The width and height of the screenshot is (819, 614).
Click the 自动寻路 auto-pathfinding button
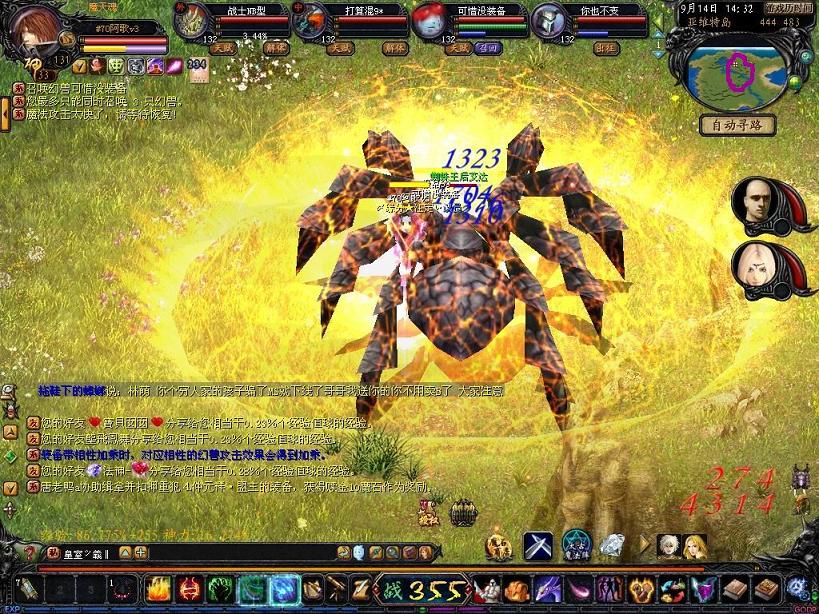tap(737, 125)
